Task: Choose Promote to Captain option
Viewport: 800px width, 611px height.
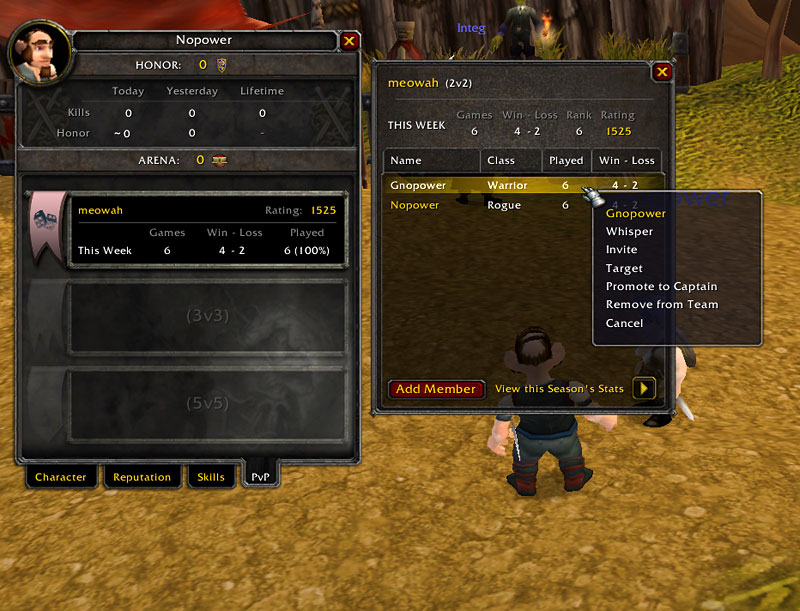Action: [x=661, y=286]
